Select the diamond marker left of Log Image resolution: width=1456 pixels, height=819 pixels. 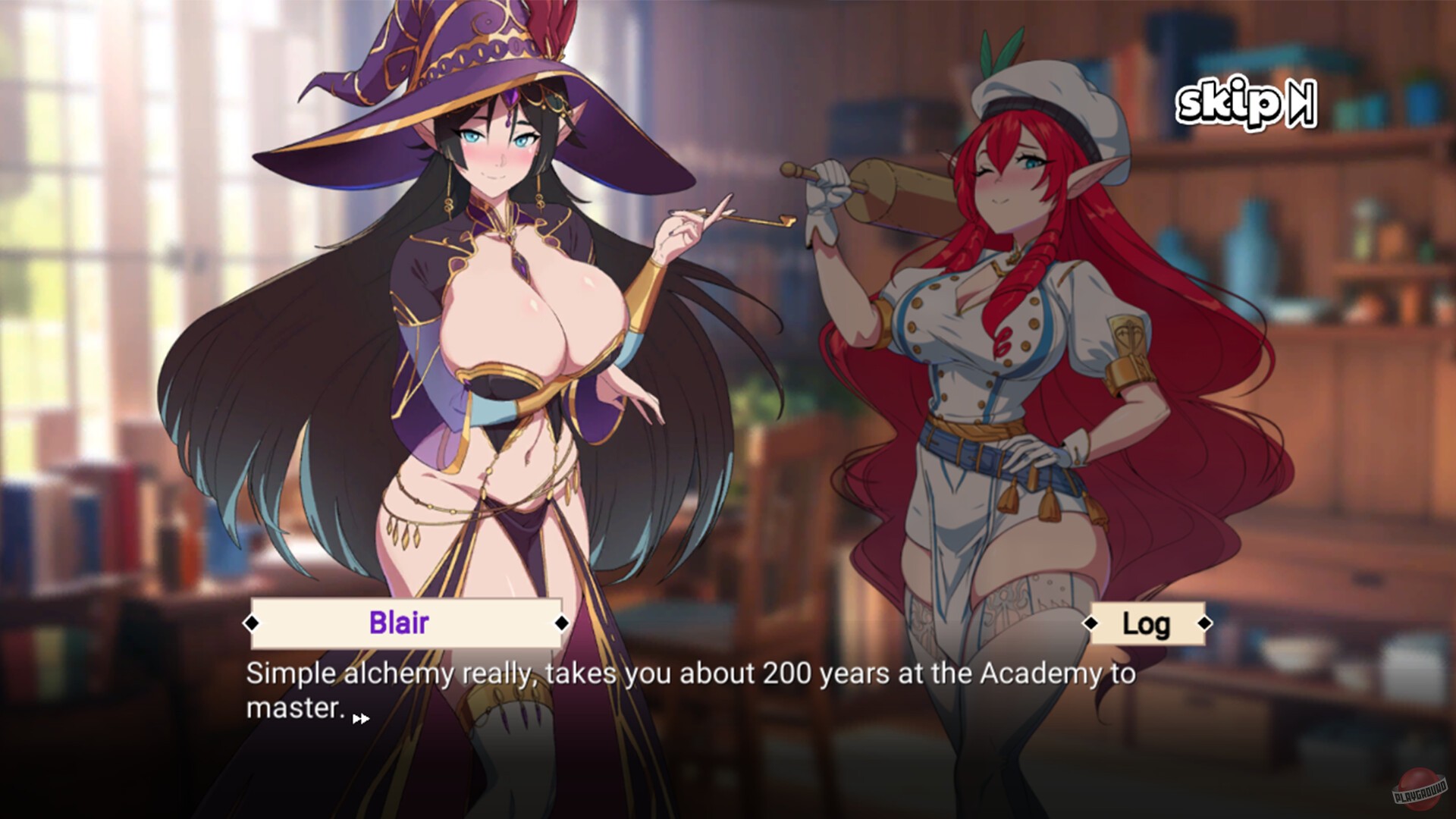[x=1092, y=624]
